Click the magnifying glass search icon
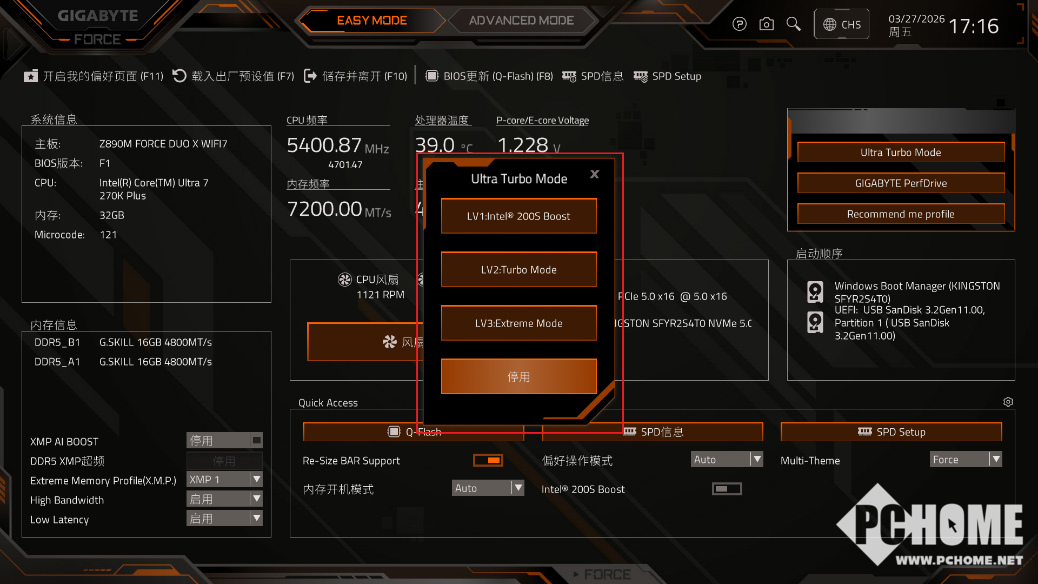 pyautogui.click(x=793, y=24)
